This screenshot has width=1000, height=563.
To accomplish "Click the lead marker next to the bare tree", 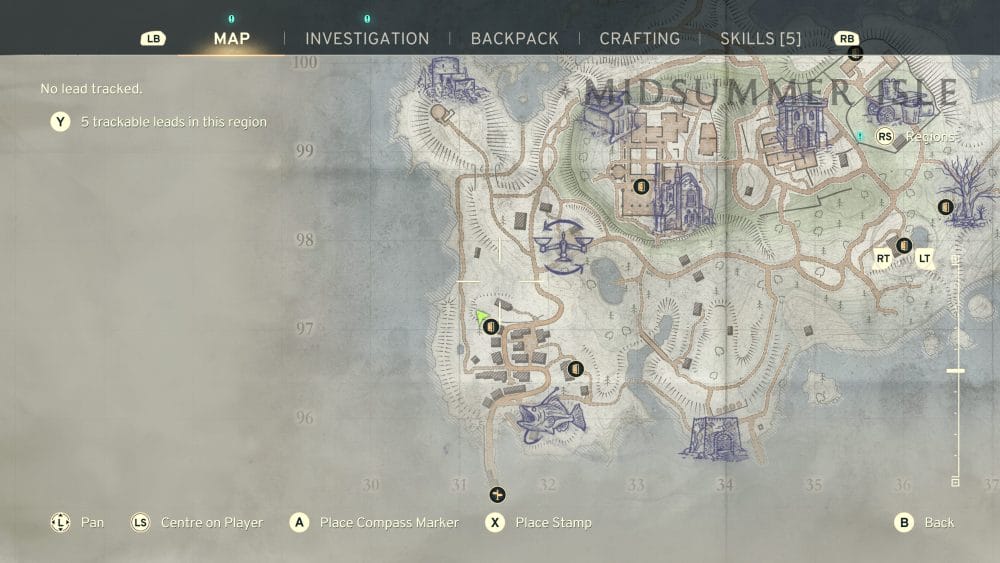I will click(945, 207).
